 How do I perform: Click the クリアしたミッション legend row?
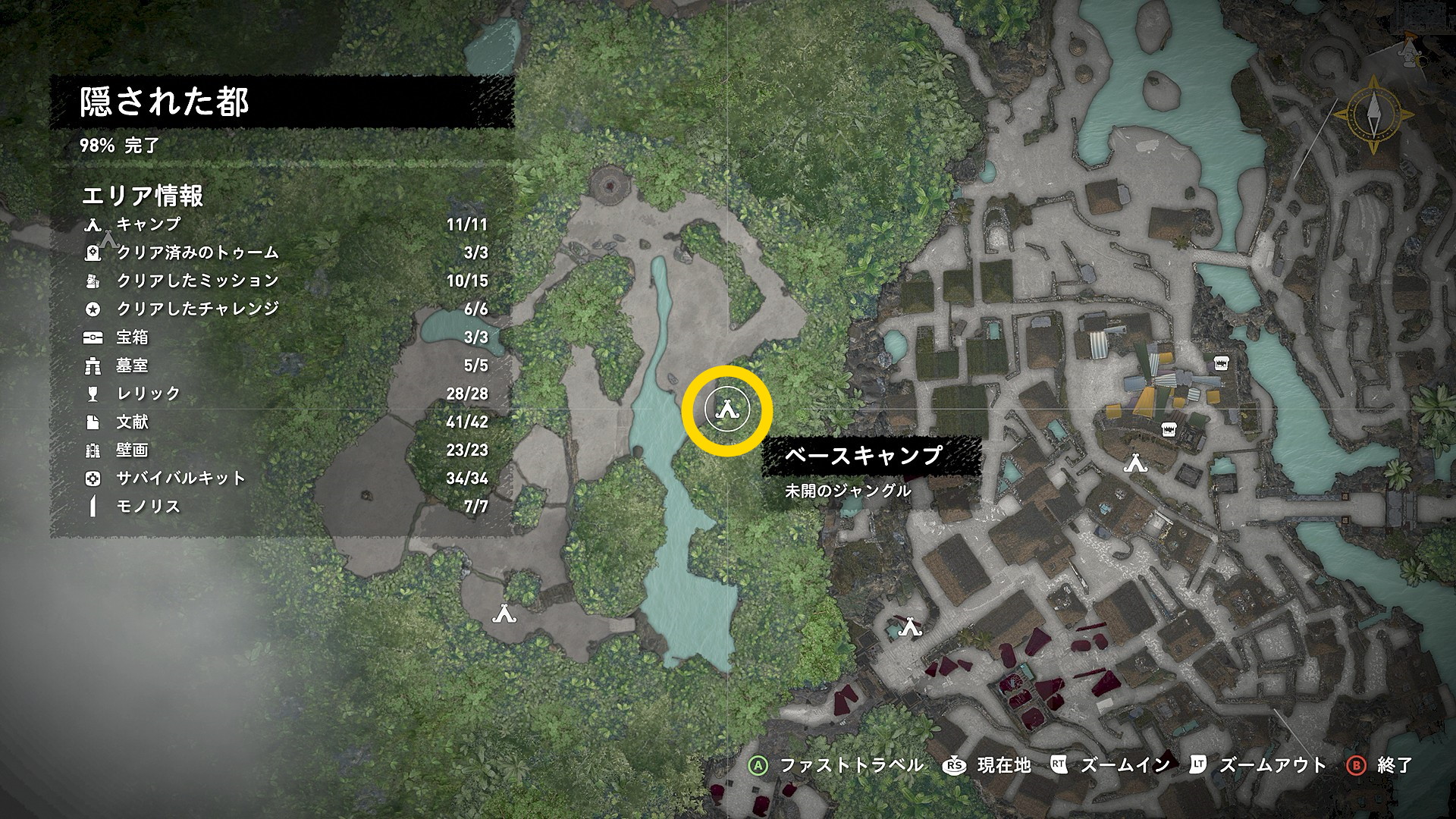coord(284,281)
